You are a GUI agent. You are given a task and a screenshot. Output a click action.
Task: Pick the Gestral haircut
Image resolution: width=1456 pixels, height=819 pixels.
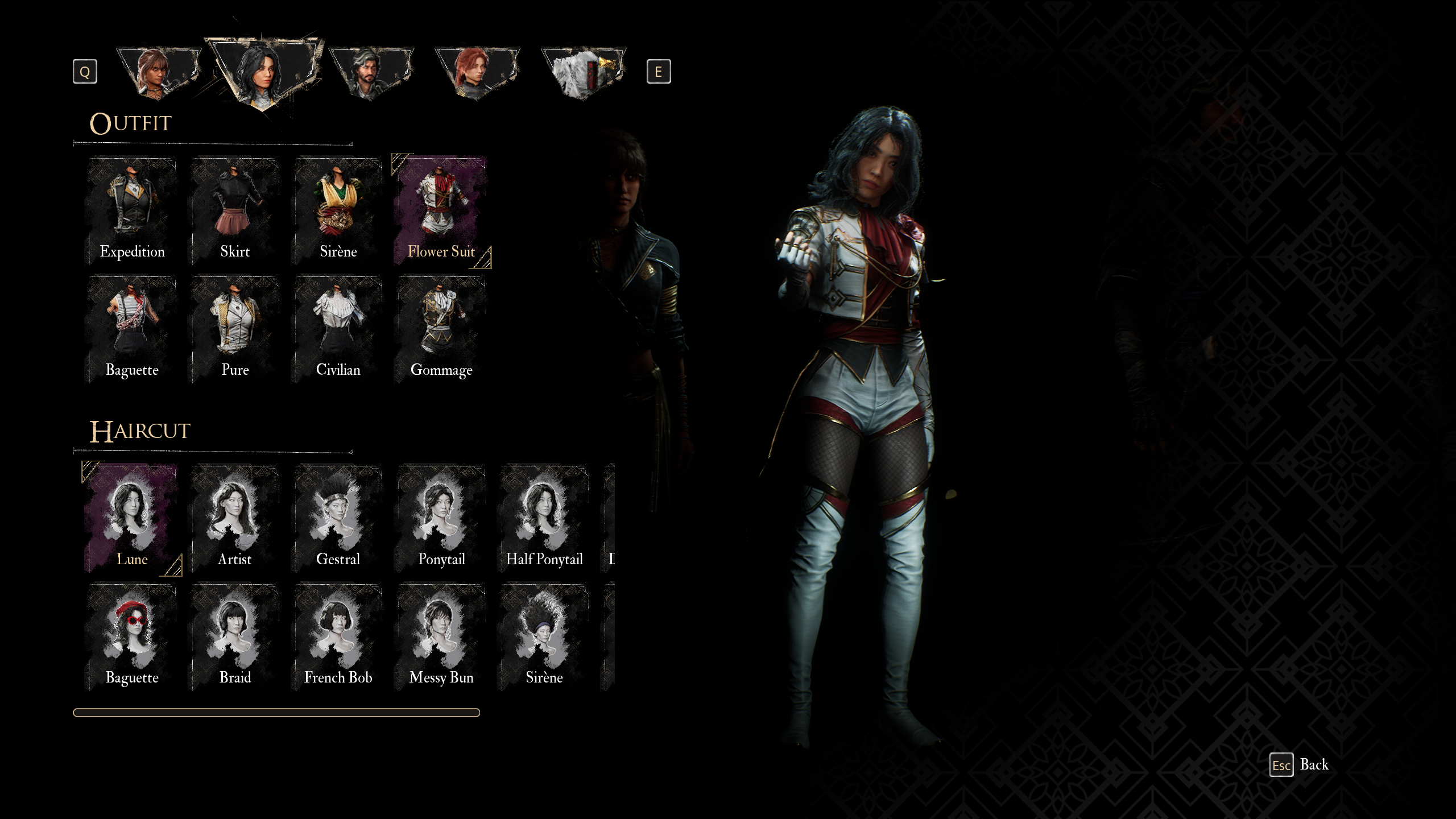pyautogui.click(x=338, y=519)
